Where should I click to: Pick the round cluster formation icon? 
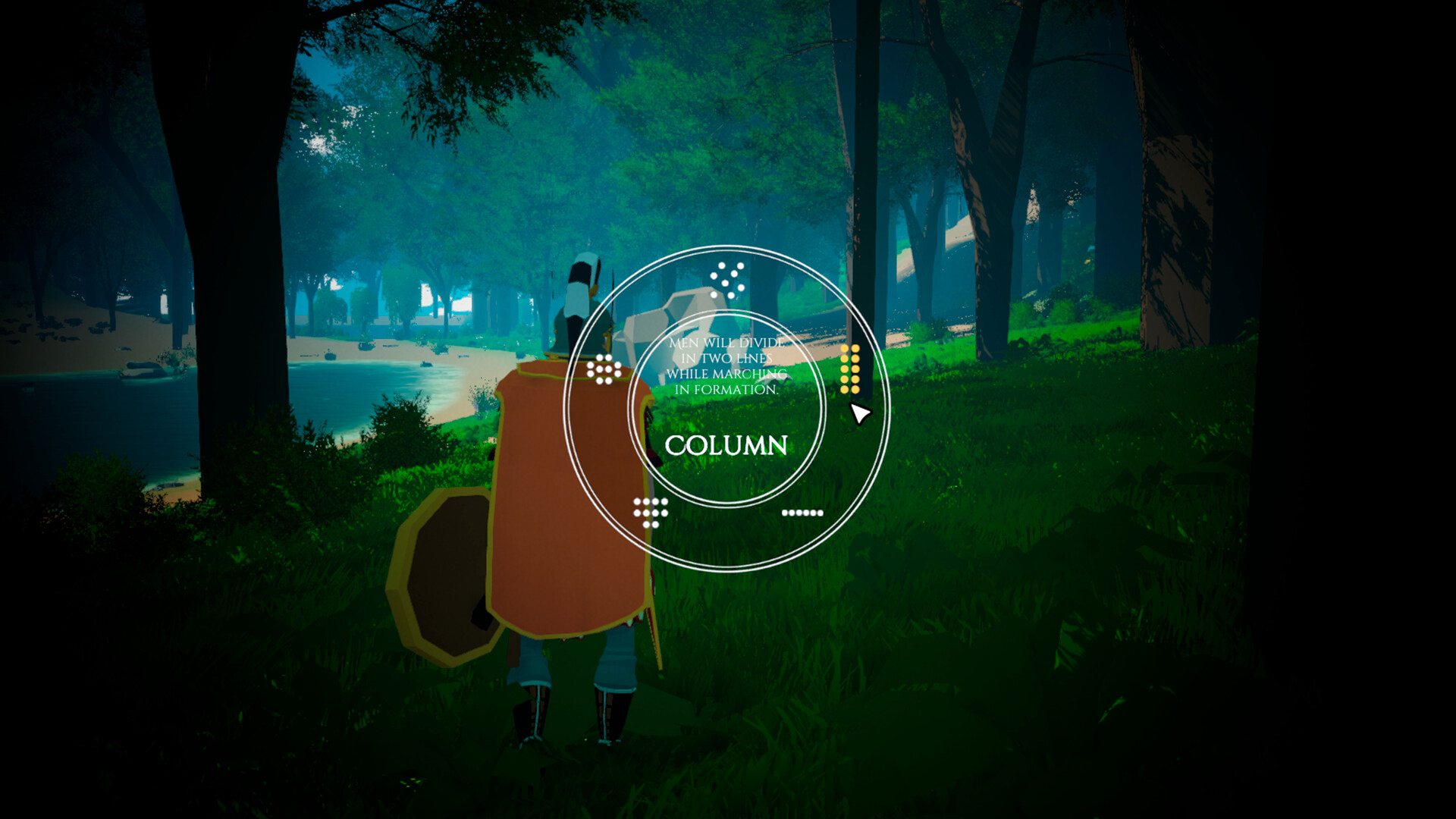(x=604, y=369)
